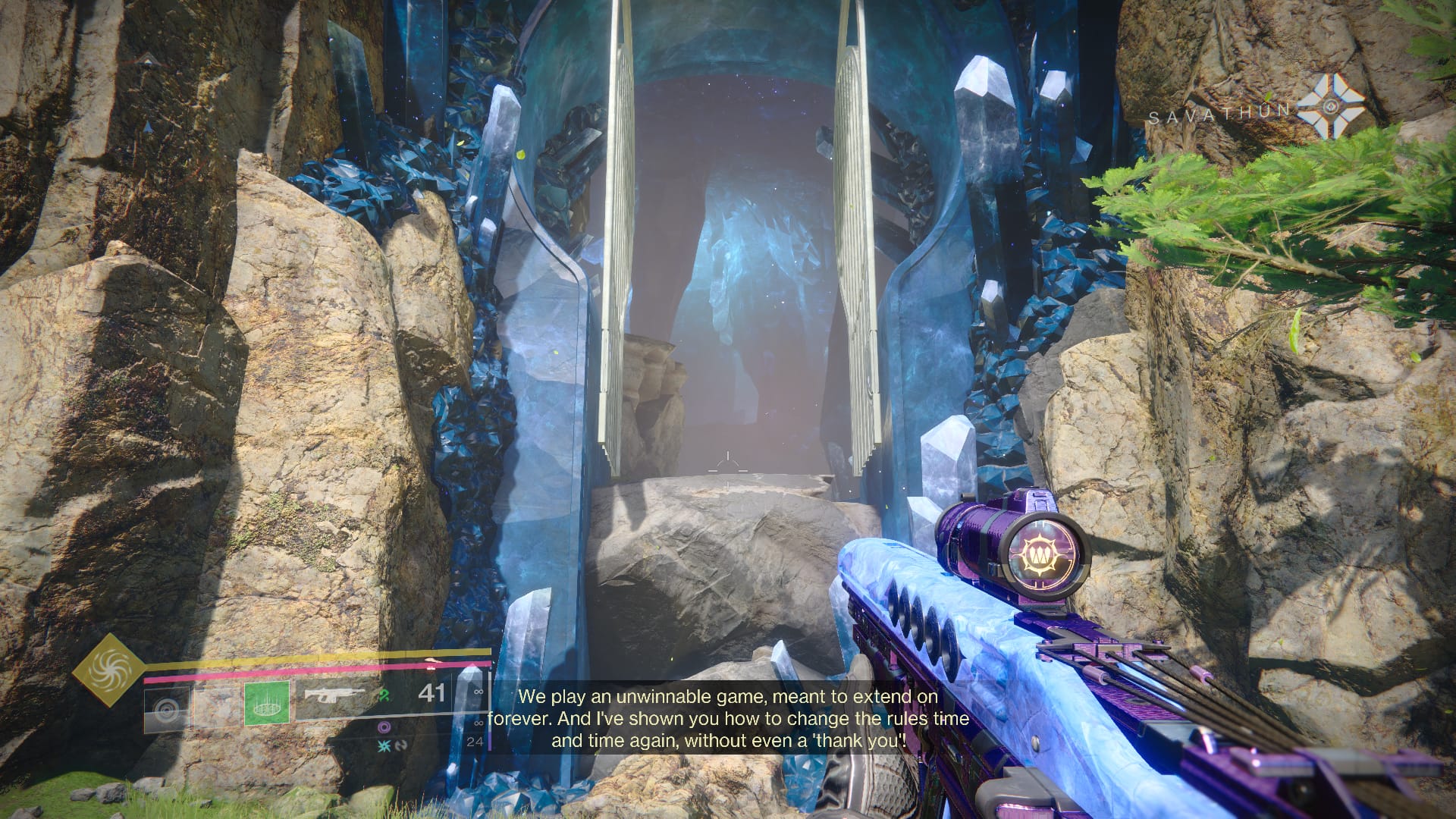Click the circular grenade ability icon
Image resolution: width=1456 pixels, height=819 pixels.
166,708
